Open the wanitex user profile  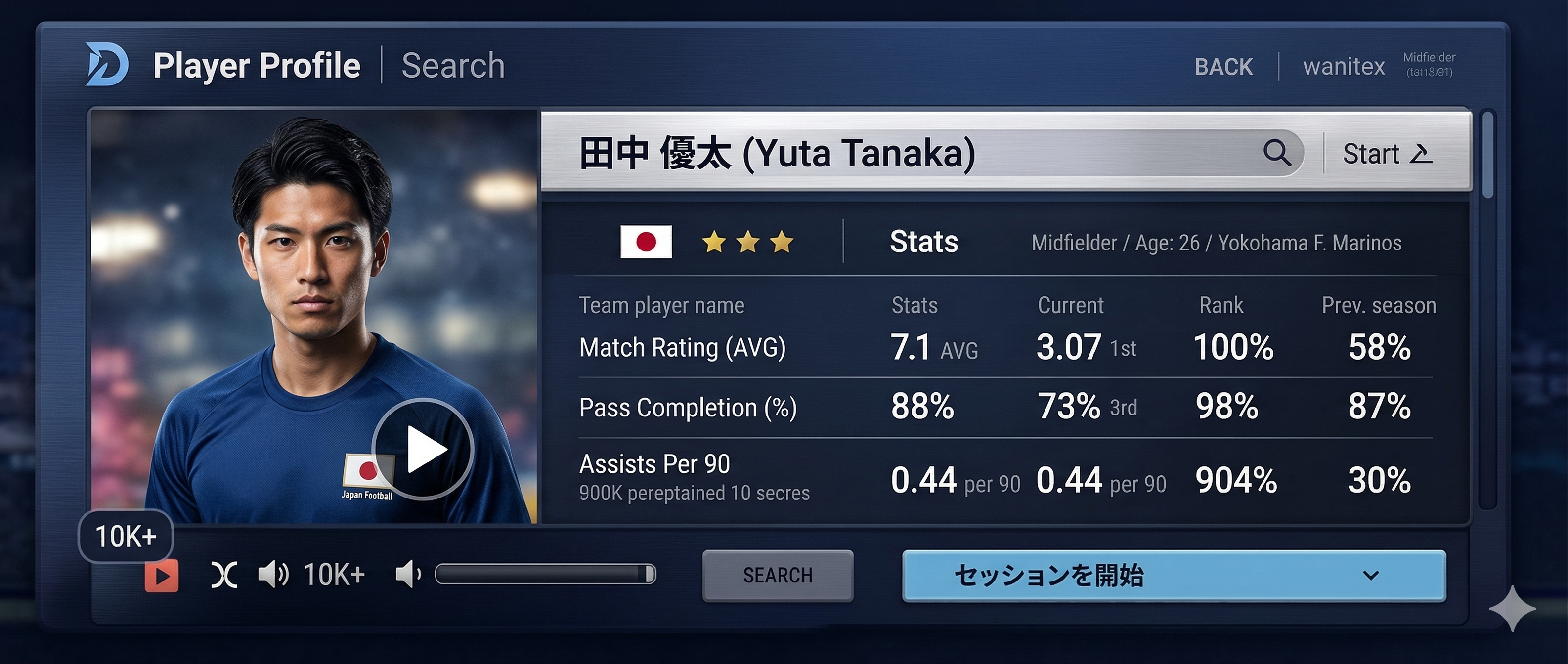[x=1344, y=66]
